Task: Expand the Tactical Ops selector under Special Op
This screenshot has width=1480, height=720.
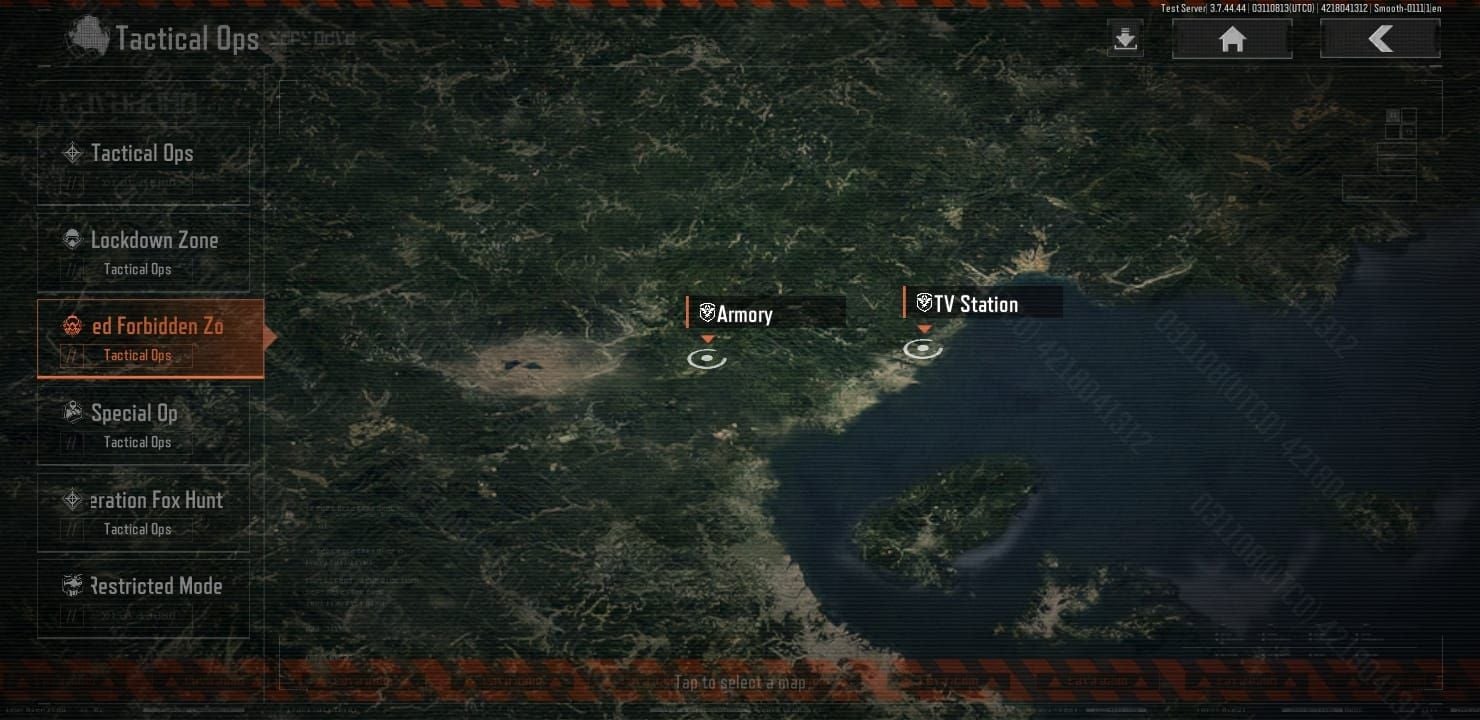Action: (x=138, y=442)
